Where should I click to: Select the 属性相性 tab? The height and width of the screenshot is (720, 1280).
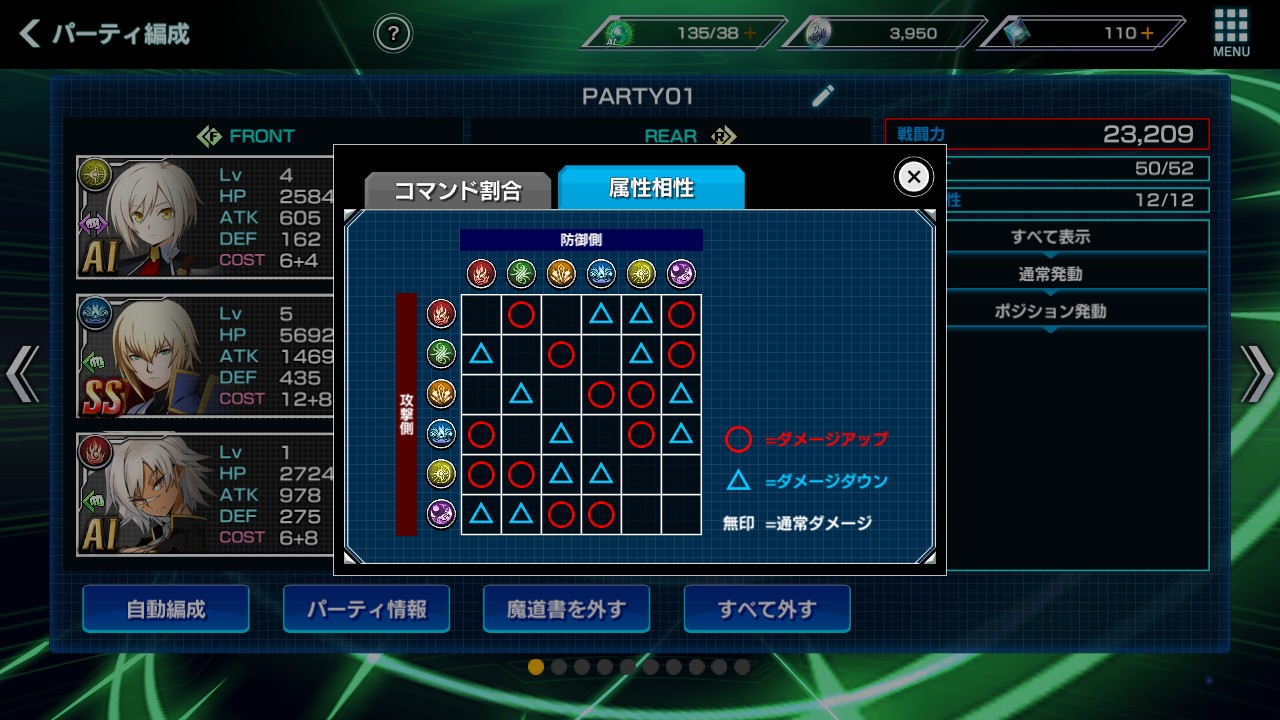point(651,187)
